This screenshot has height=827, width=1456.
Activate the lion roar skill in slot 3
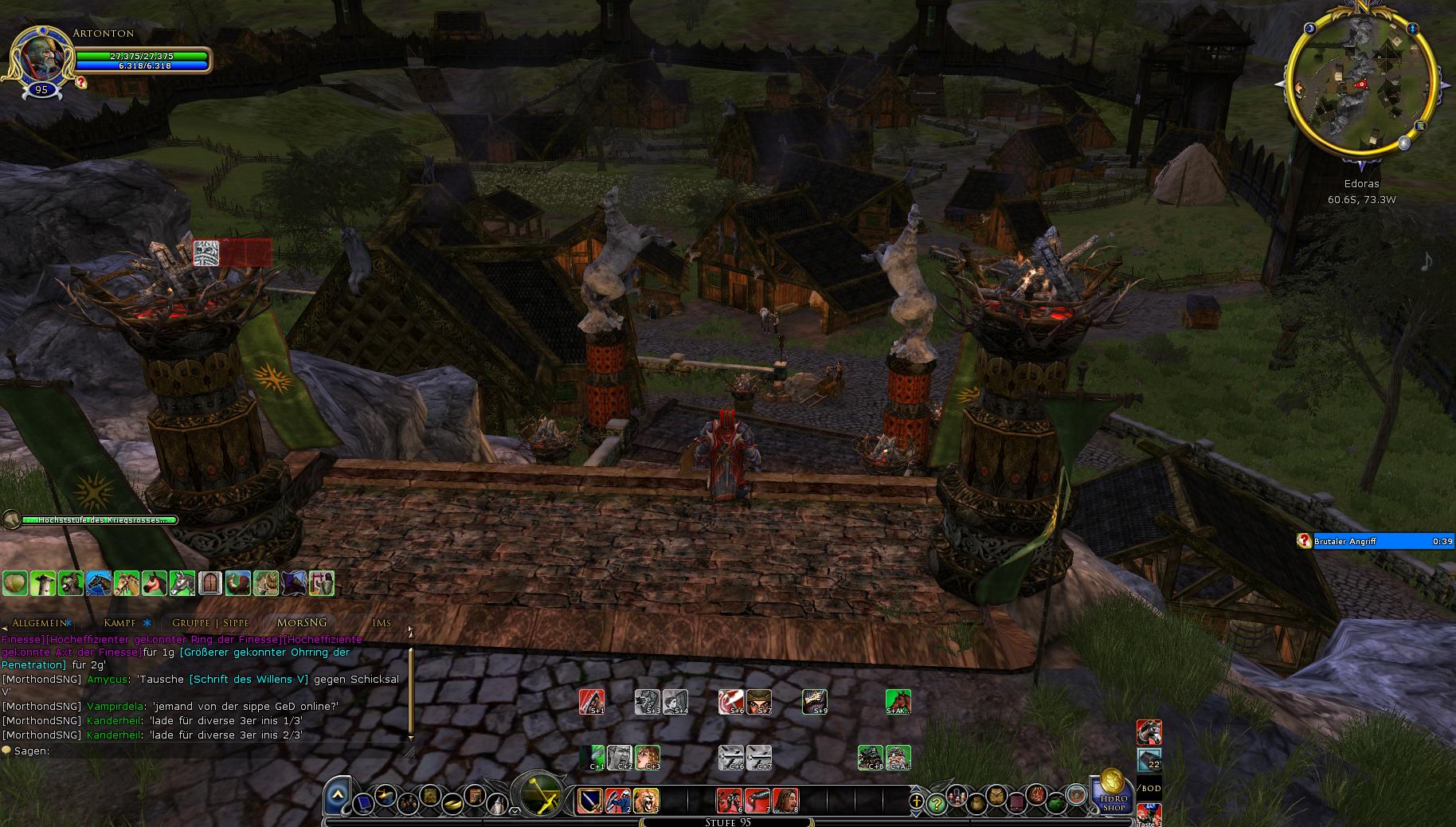pyautogui.click(x=645, y=800)
